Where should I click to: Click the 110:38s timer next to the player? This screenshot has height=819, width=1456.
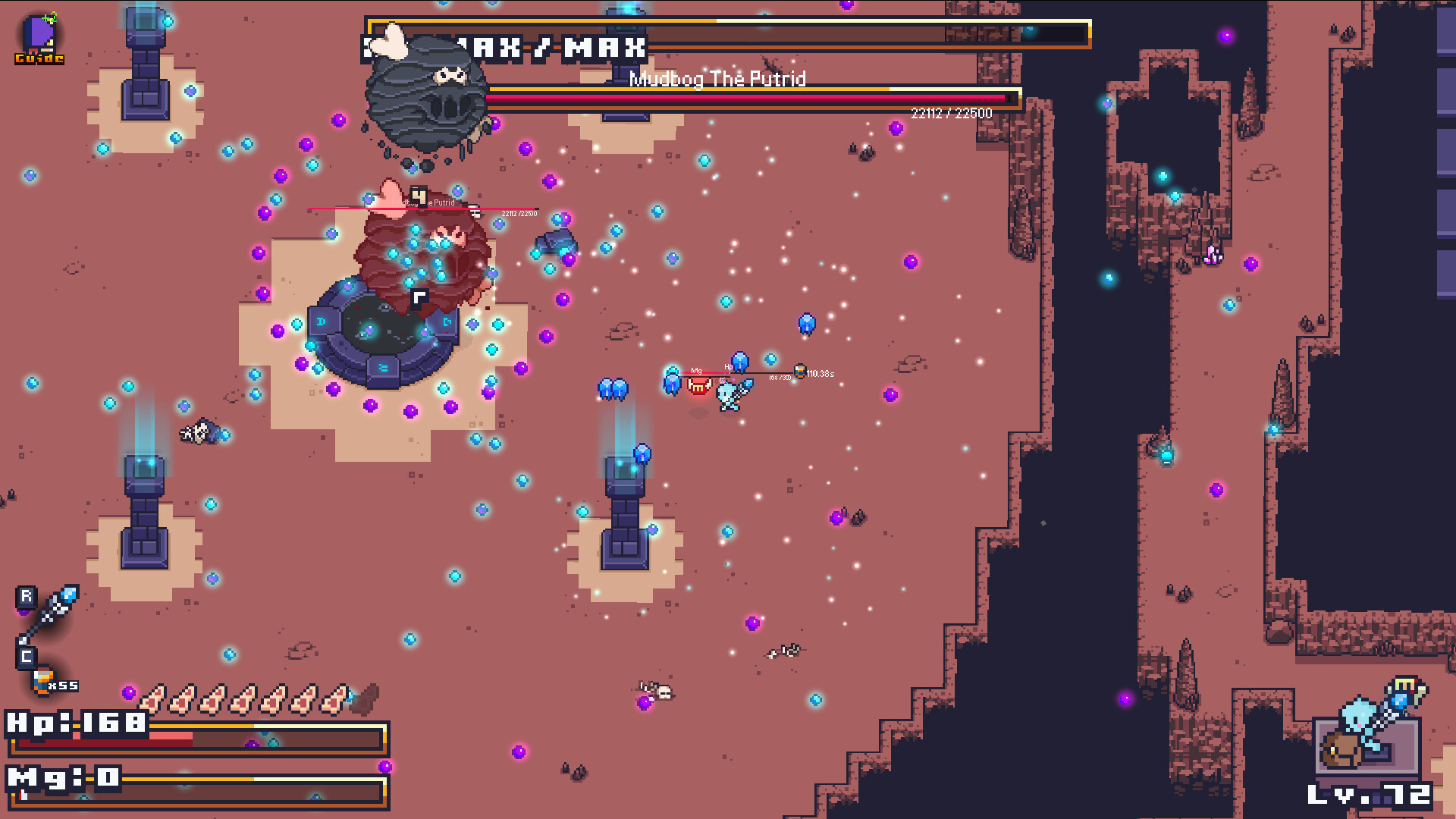[821, 374]
